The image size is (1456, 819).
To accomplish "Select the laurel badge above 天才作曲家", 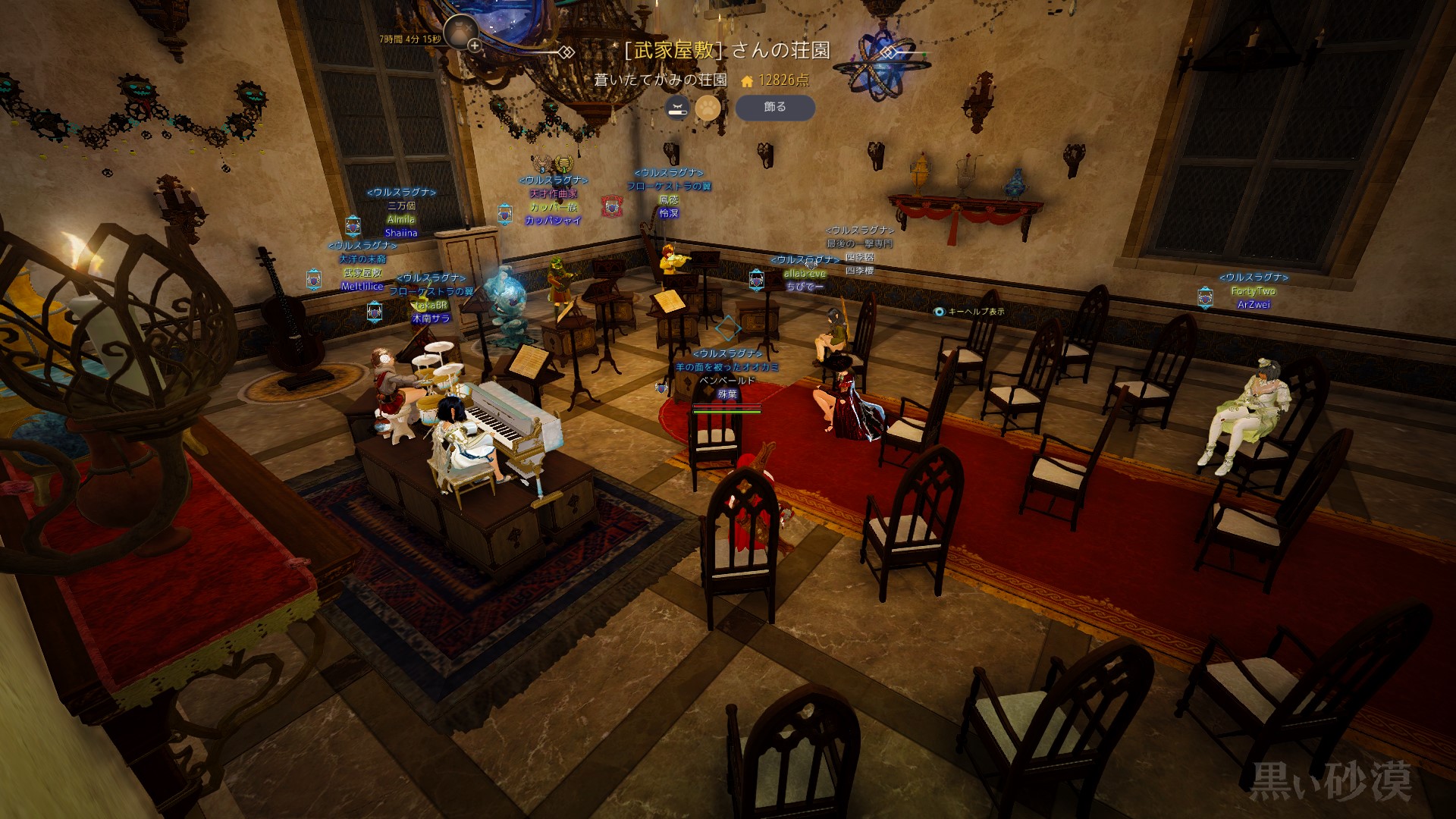I will click(563, 162).
